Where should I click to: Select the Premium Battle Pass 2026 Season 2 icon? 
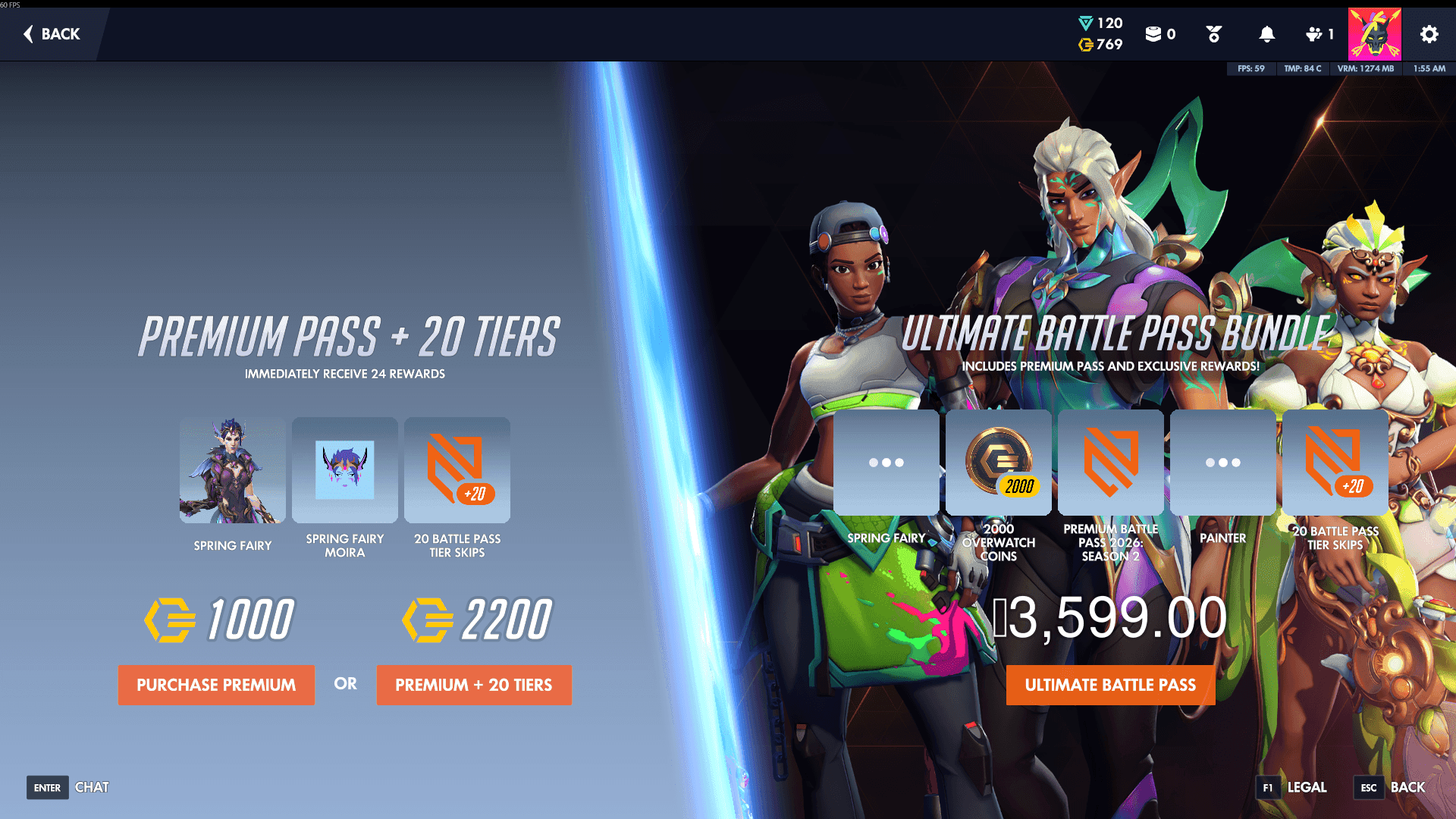[1111, 461]
